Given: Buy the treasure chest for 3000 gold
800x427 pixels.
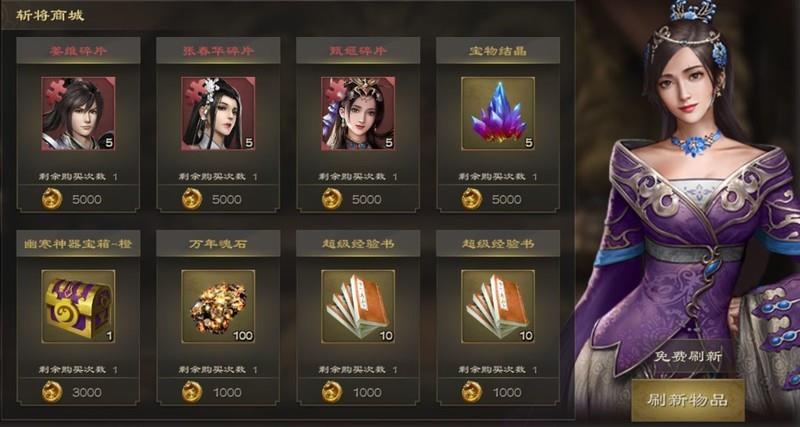Looking at the screenshot, I should pos(78,392).
